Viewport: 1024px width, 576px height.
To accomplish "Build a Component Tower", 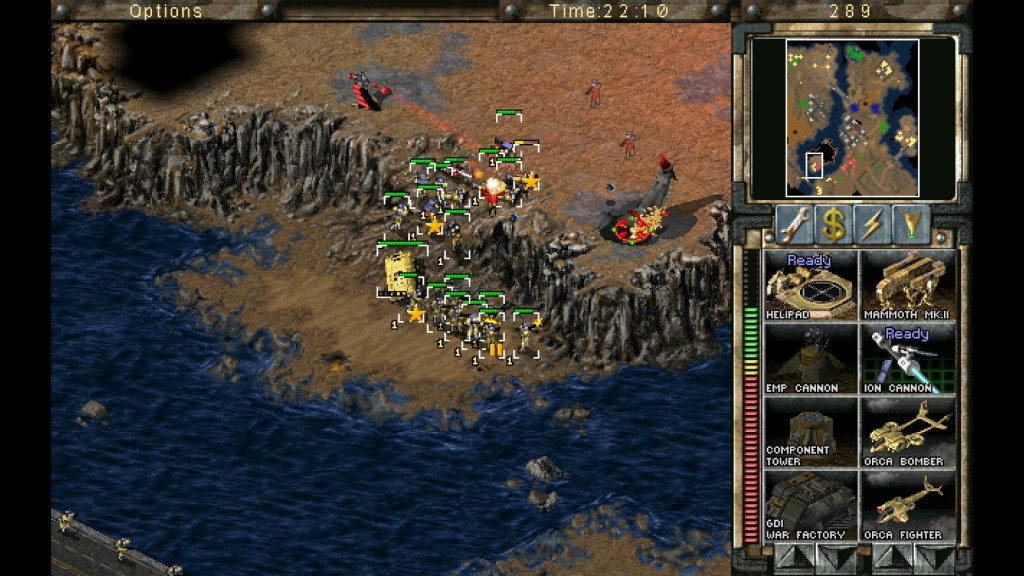I will point(811,432).
